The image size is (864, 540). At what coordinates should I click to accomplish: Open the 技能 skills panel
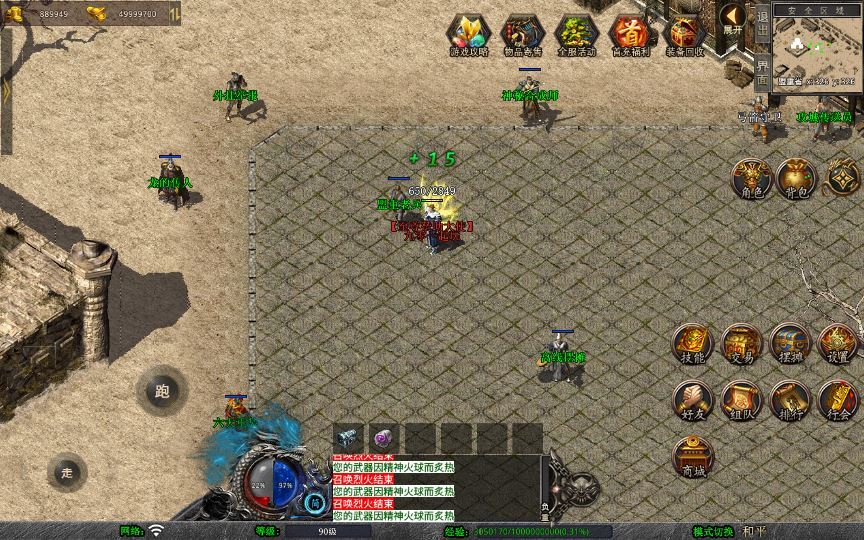pyautogui.click(x=692, y=343)
